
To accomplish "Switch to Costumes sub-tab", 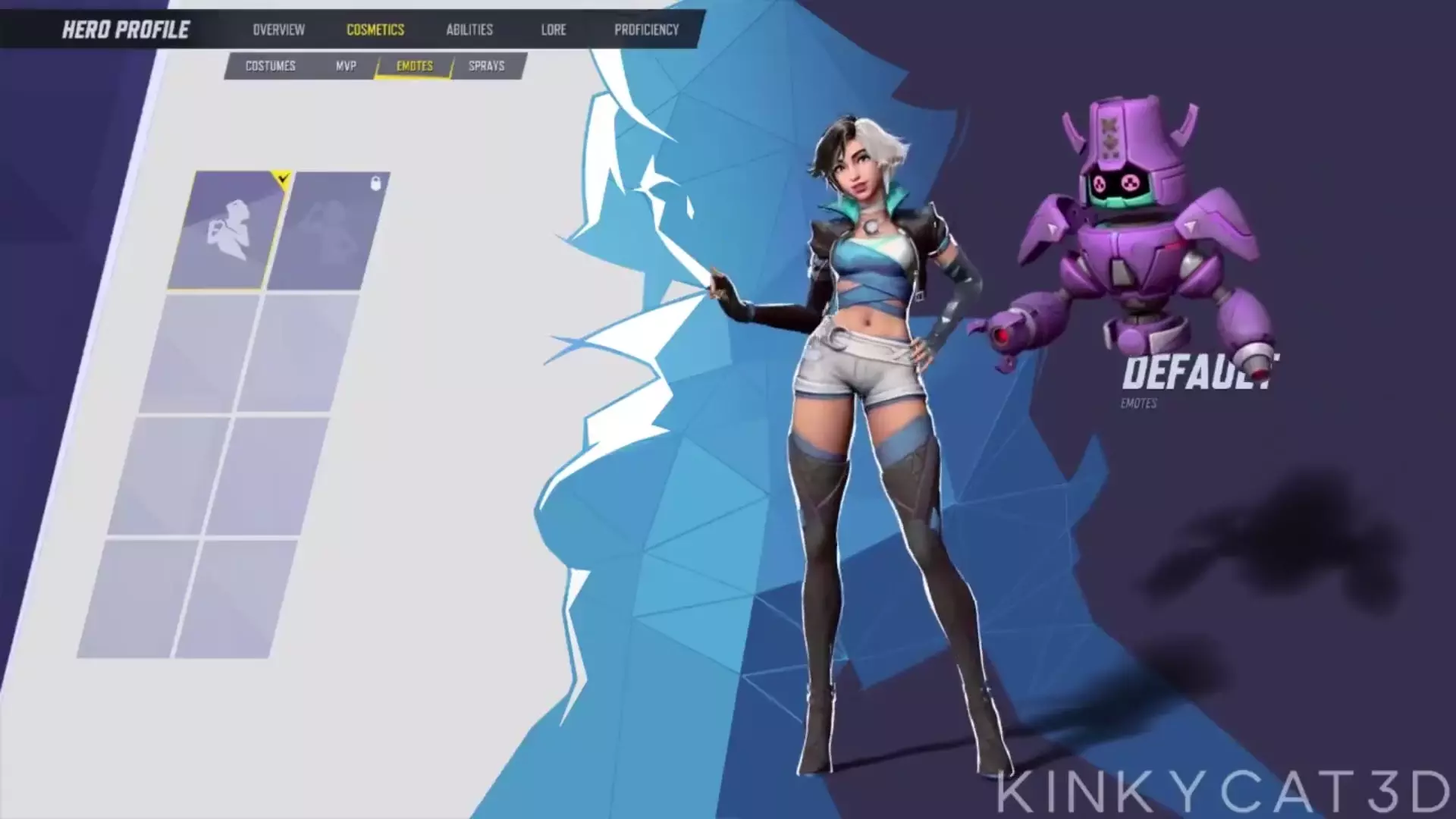I will [270, 66].
